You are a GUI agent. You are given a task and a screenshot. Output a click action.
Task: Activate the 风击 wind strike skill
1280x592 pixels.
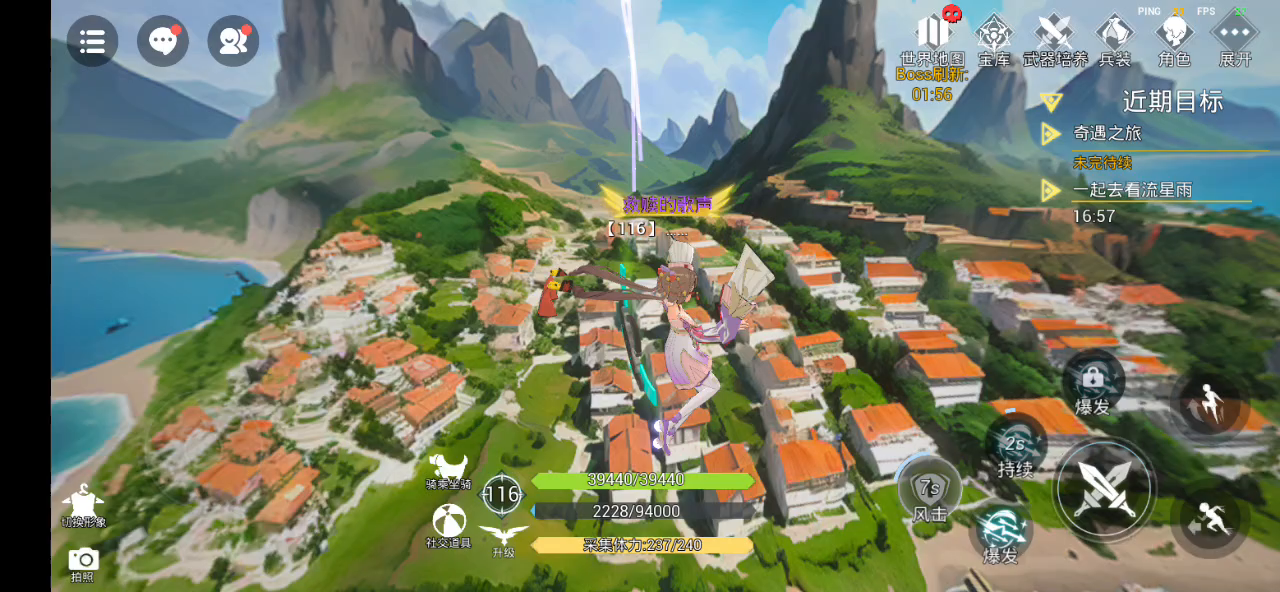(930, 492)
